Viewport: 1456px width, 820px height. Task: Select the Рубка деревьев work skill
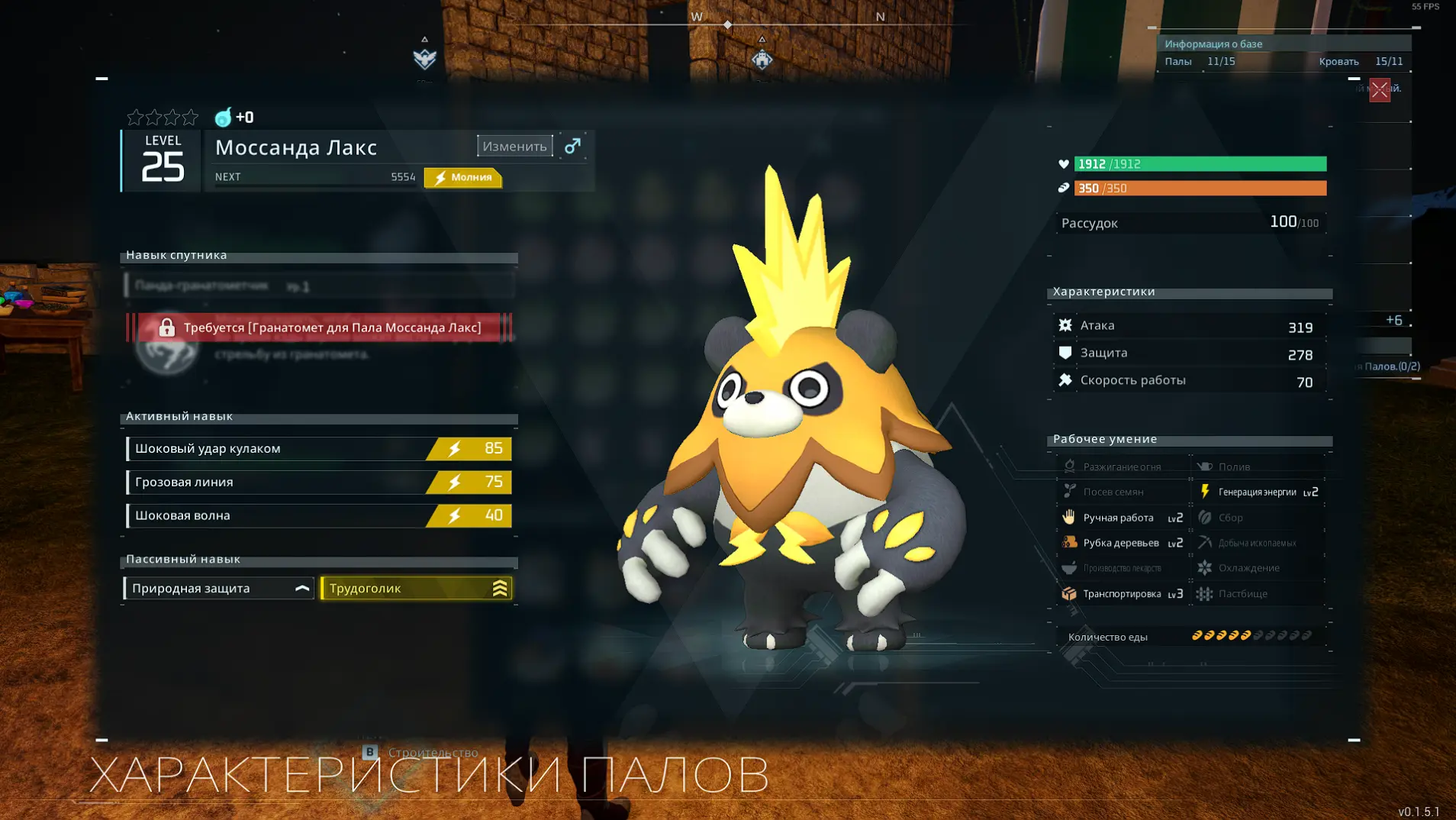[1122, 543]
